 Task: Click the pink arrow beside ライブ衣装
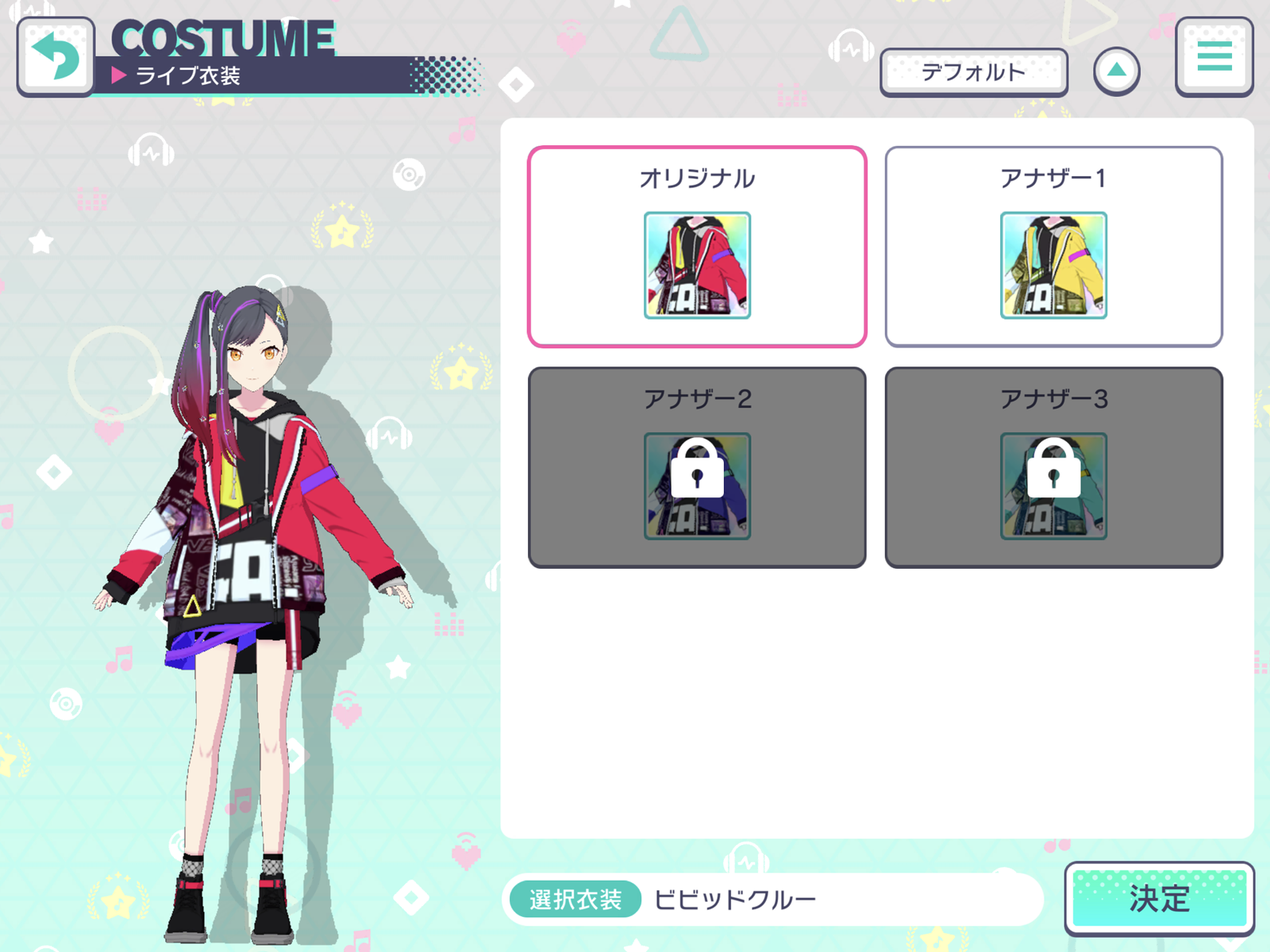[120, 75]
